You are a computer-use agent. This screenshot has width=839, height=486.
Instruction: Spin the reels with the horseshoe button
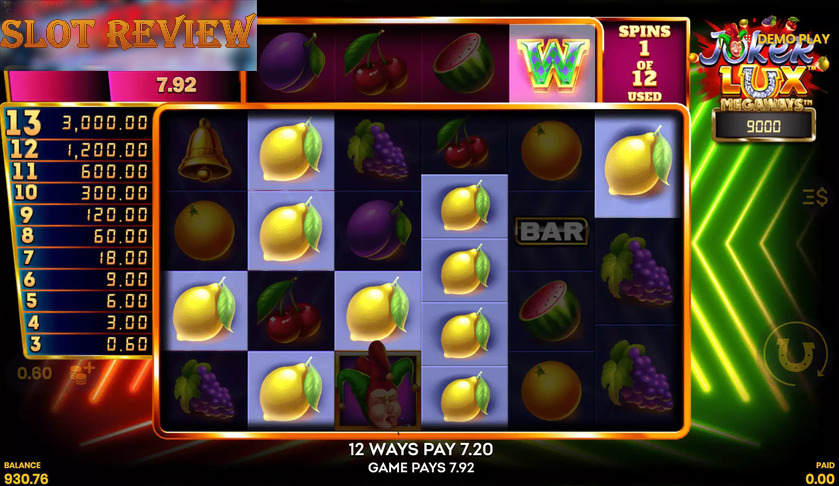click(796, 354)
